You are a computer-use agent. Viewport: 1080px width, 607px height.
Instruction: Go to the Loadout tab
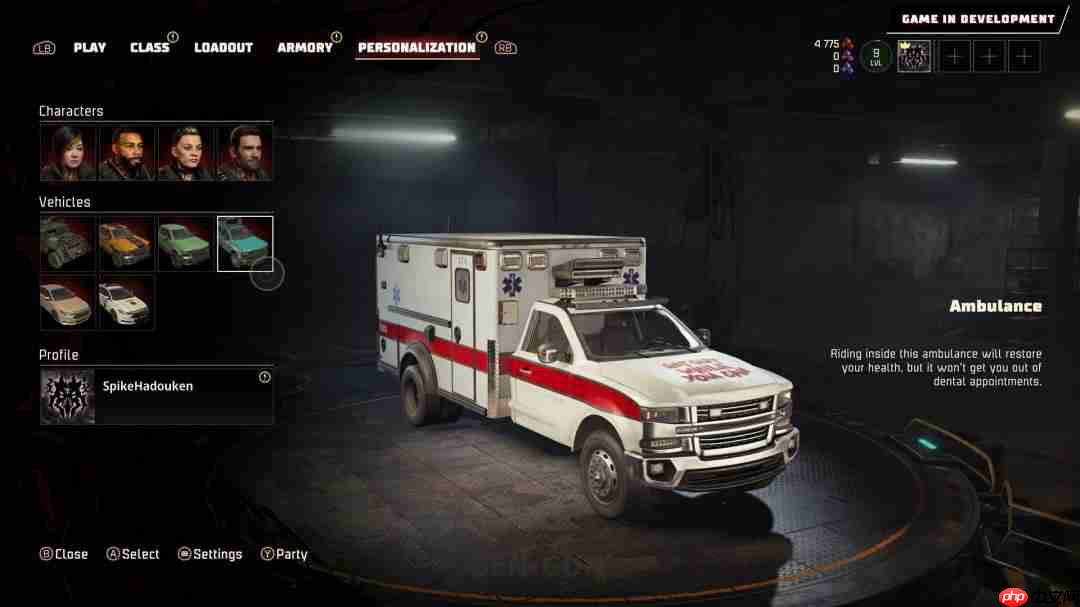223,47
